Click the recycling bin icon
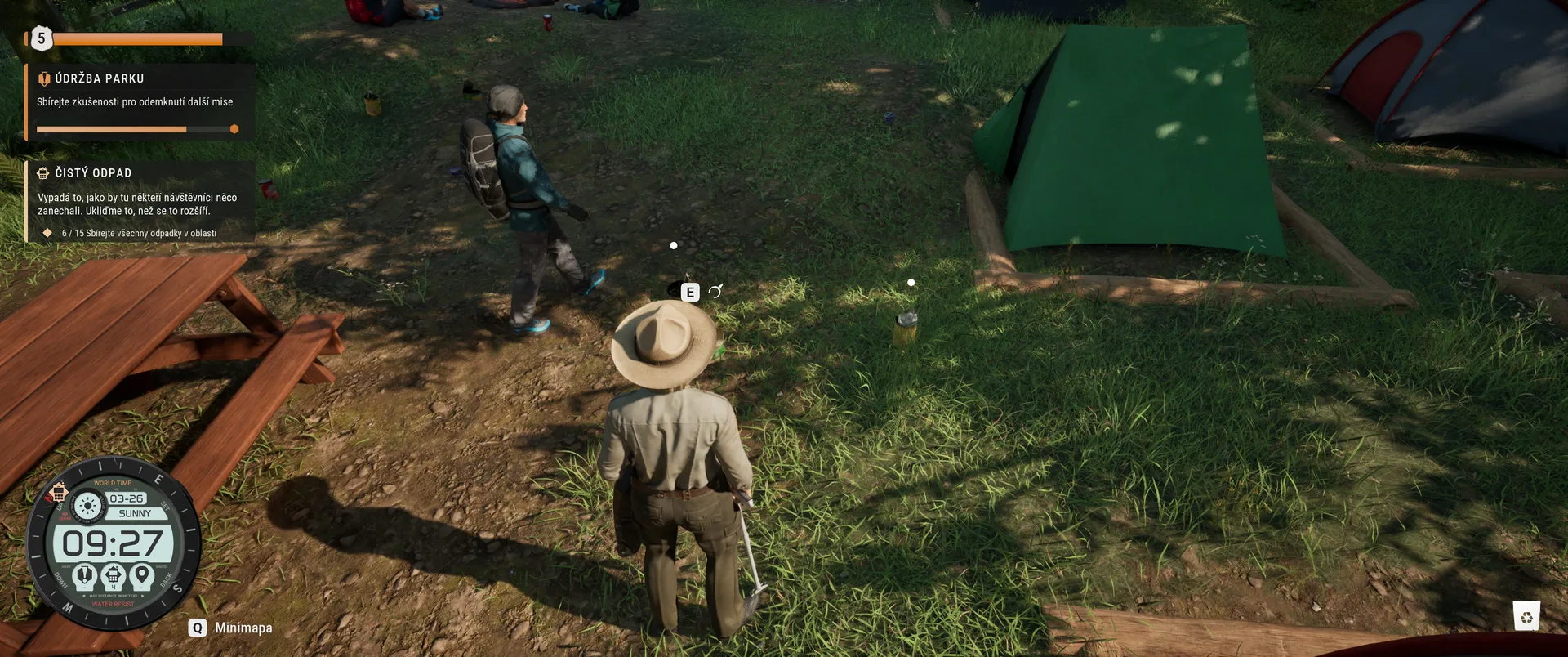The height and width of the screenshot is (657, 1568). click(1526, 616)
